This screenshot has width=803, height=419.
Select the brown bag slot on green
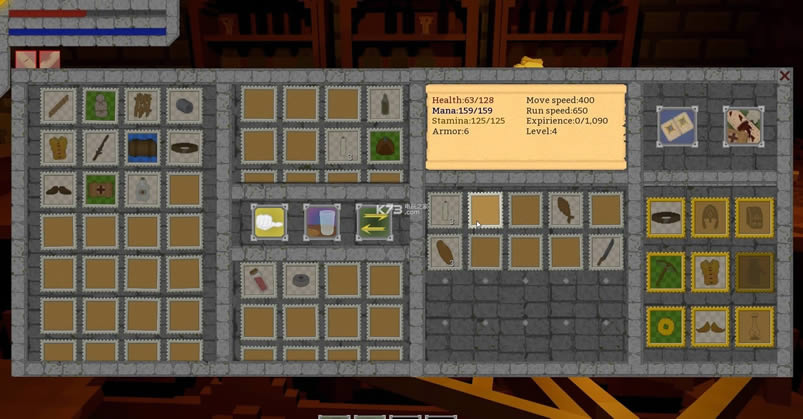pyautogui.click(x=384, y=145)
